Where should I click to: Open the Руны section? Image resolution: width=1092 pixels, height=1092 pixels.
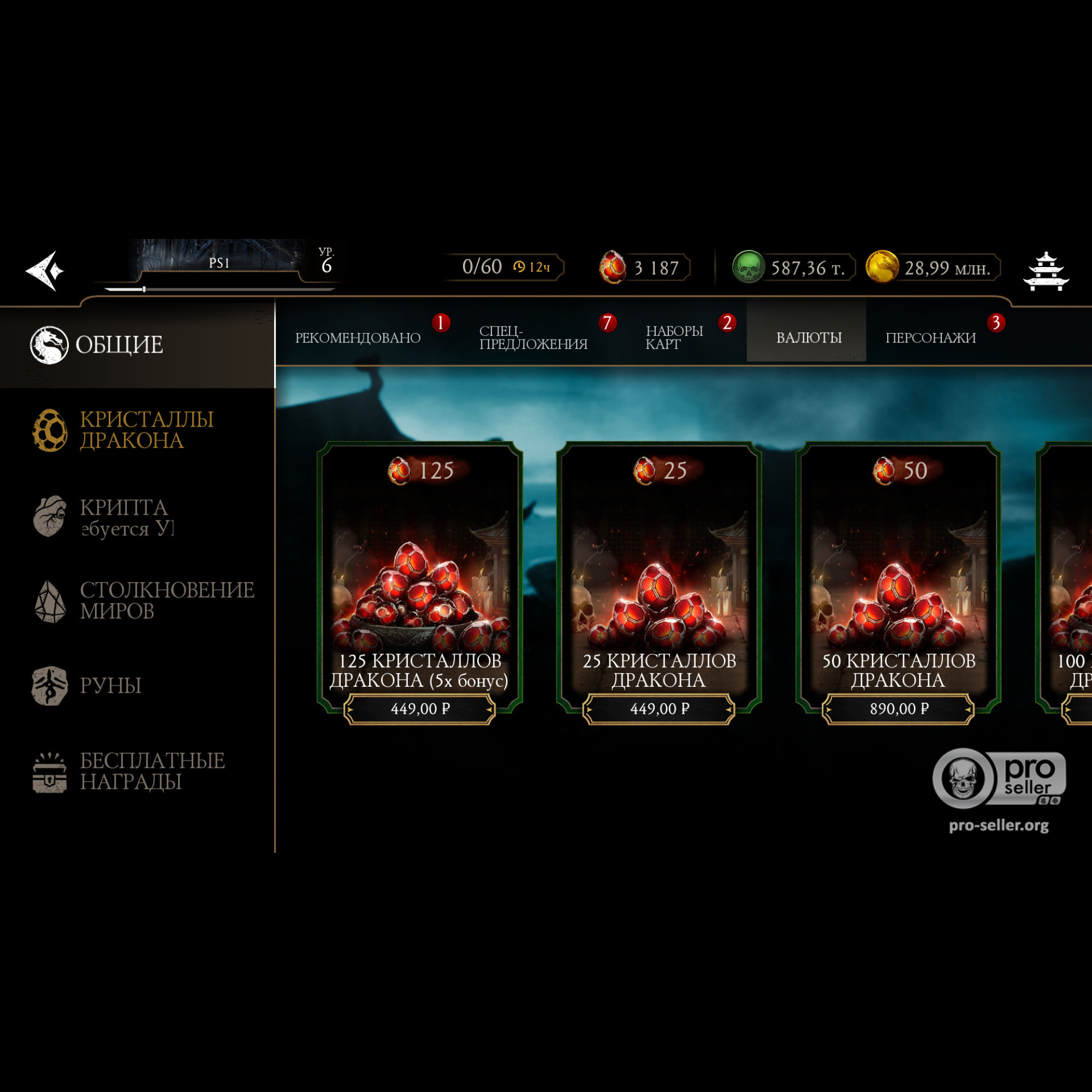pyautogui.click(x=110, y=686)
